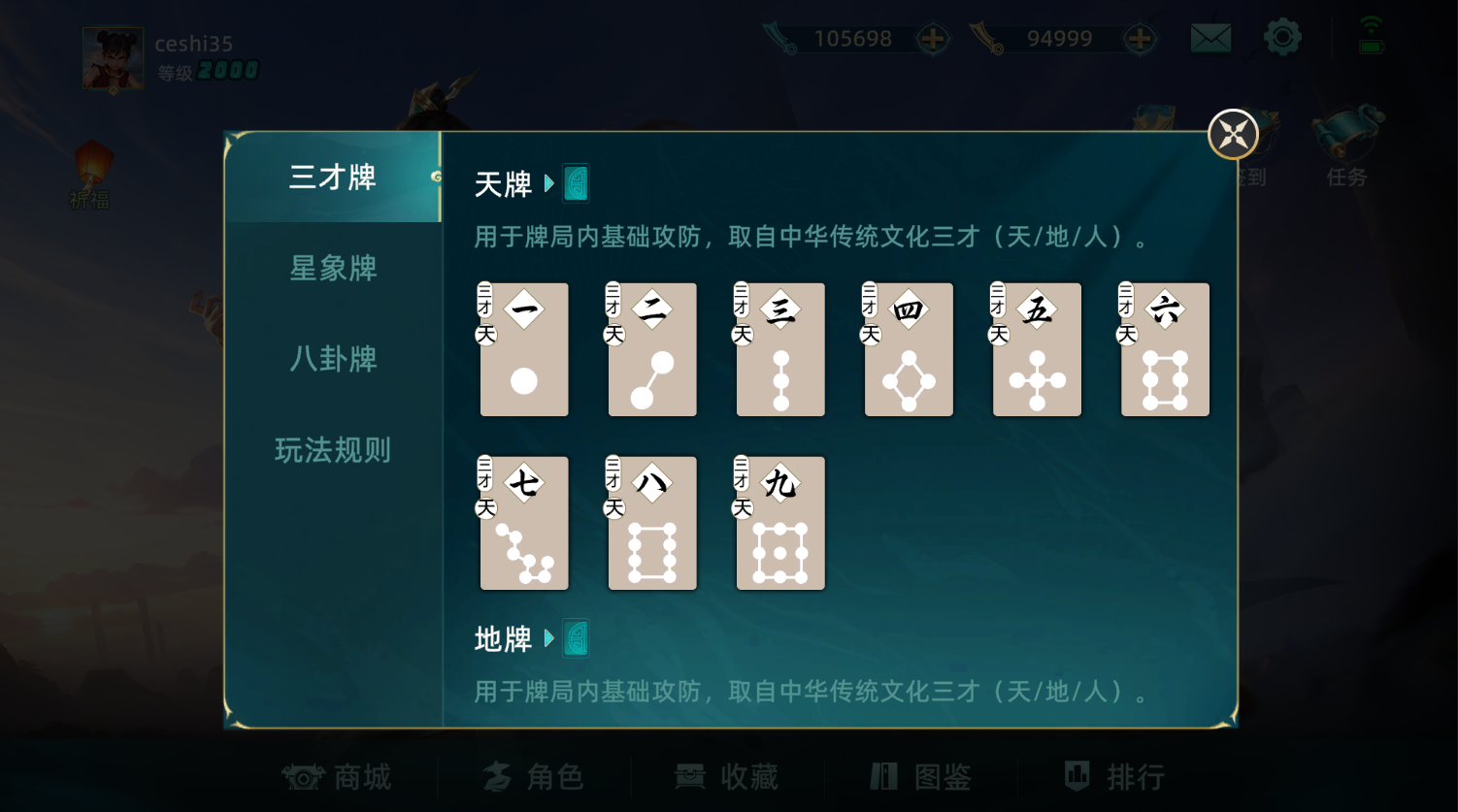The height and width of the screenshot is (812, 1458).
Task: Expand the 地牌 section arrow
Action: [549, 639]
